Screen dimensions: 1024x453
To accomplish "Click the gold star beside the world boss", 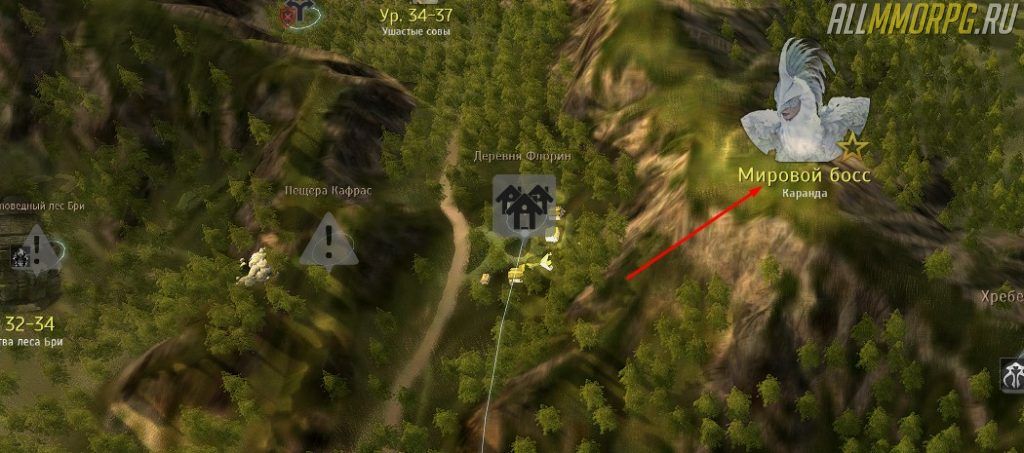I will [853, 149].
